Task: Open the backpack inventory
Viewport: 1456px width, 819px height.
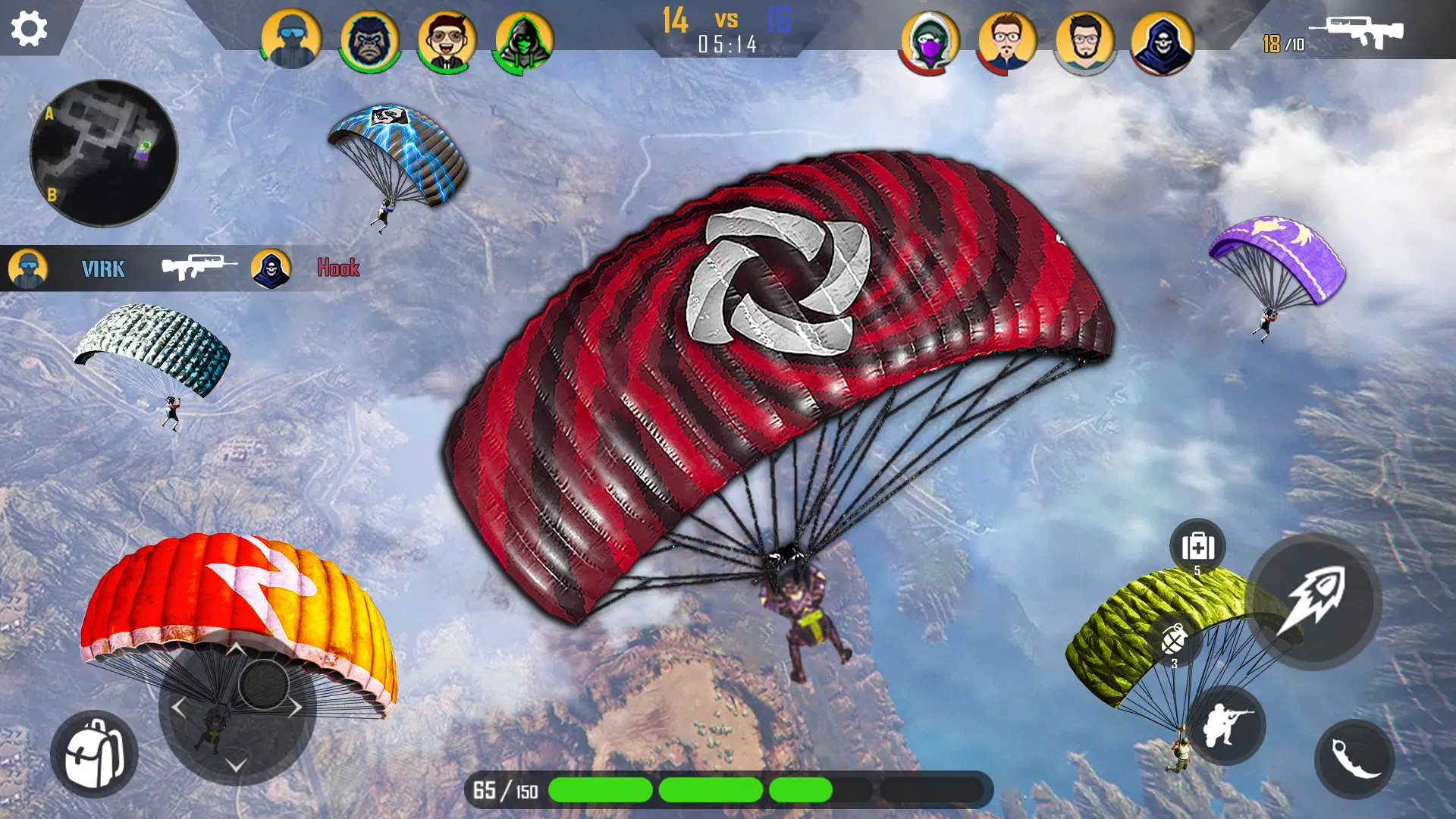Action: (x=94, y=754)
